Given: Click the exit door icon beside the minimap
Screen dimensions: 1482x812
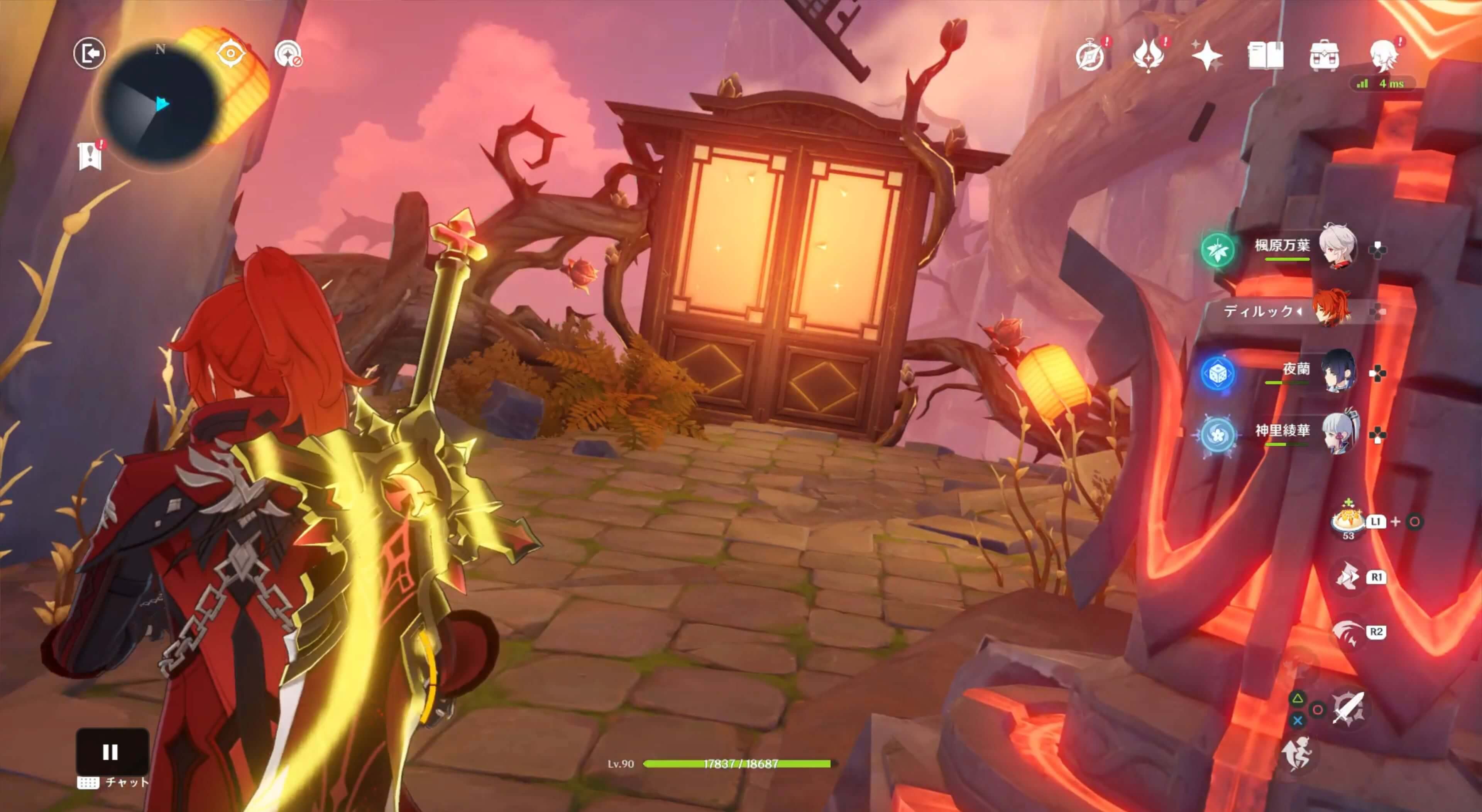Looking at the screenshot, I should tap(89, 54).
